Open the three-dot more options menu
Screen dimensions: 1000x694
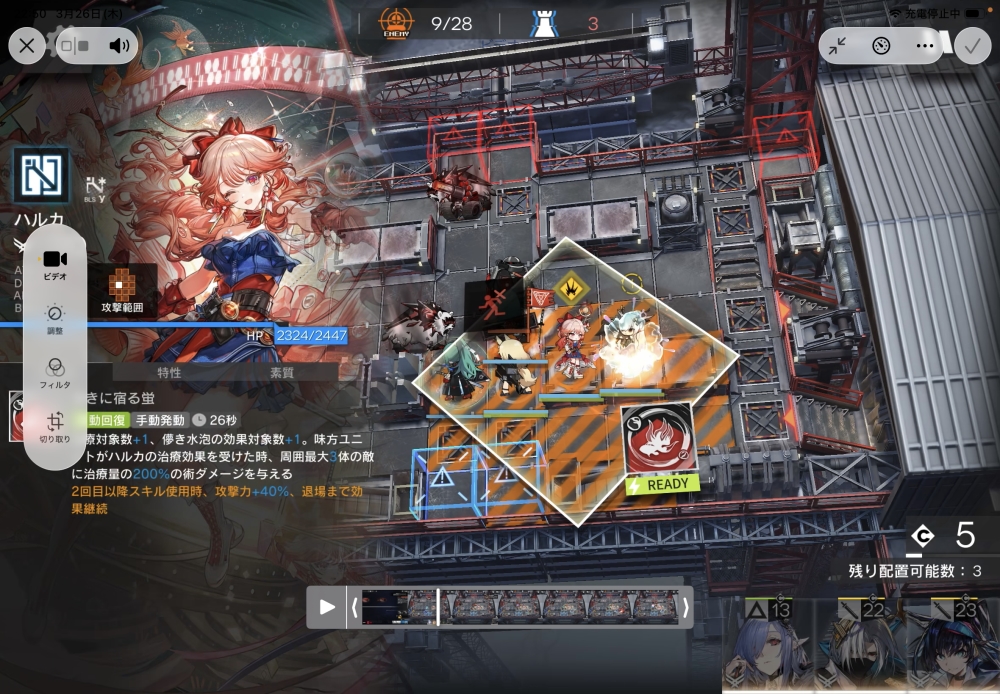[924, 45]
